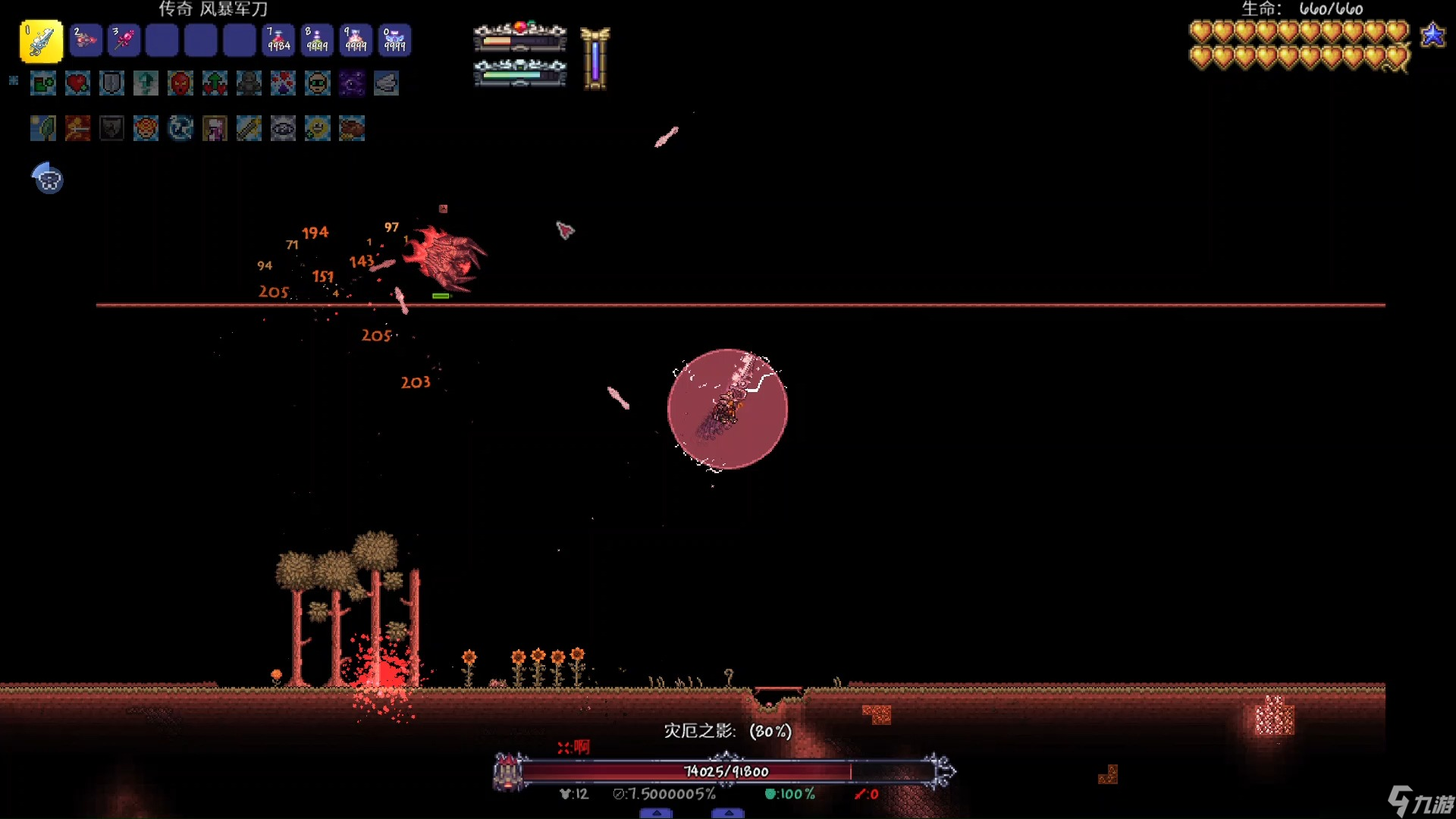Click the green leaf buff icon
The width and height of the screenshot is (1456, 819).
pos(43,129)
